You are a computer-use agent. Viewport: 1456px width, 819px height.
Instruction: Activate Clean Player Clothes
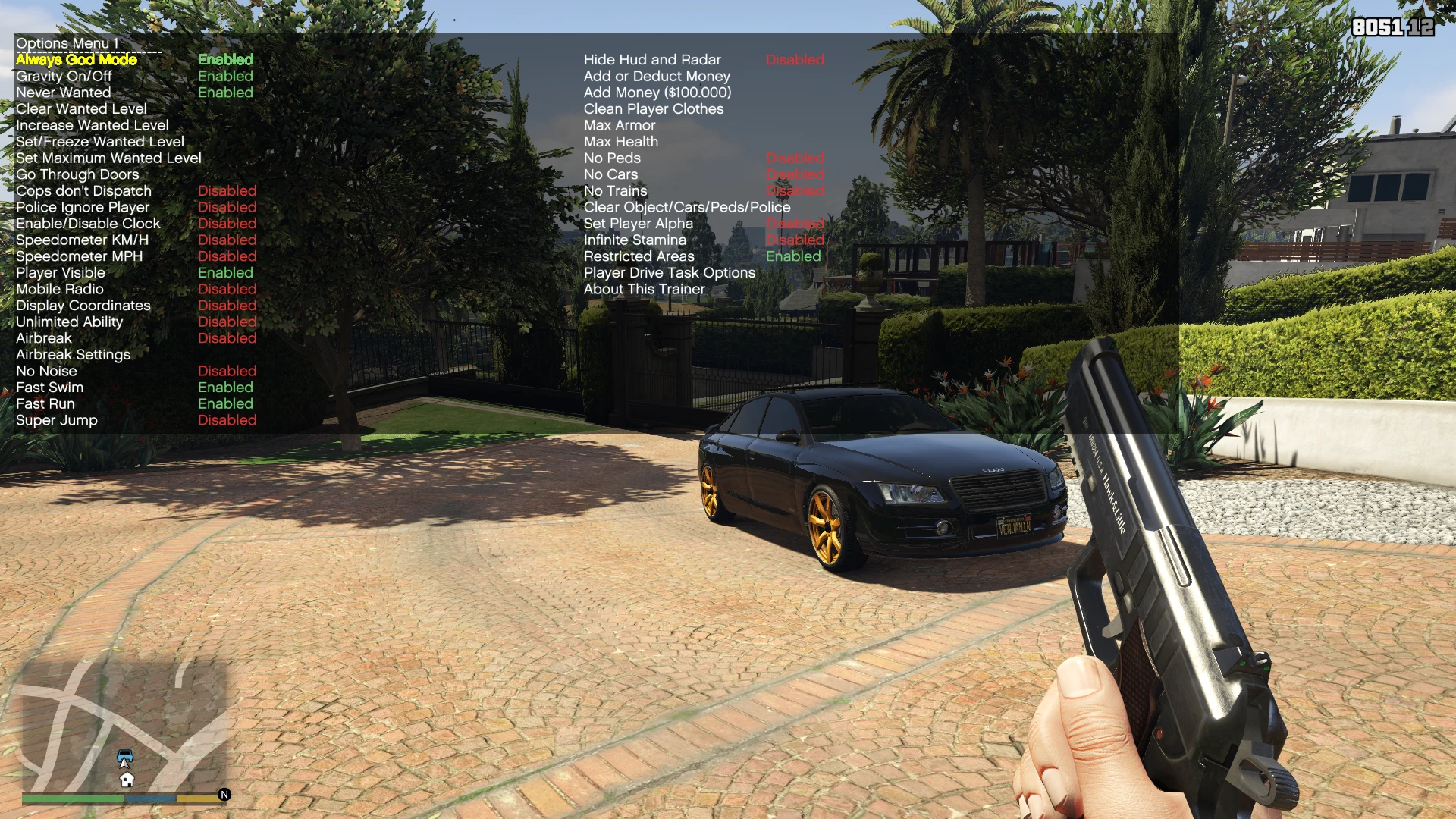[x=653, y=108]
